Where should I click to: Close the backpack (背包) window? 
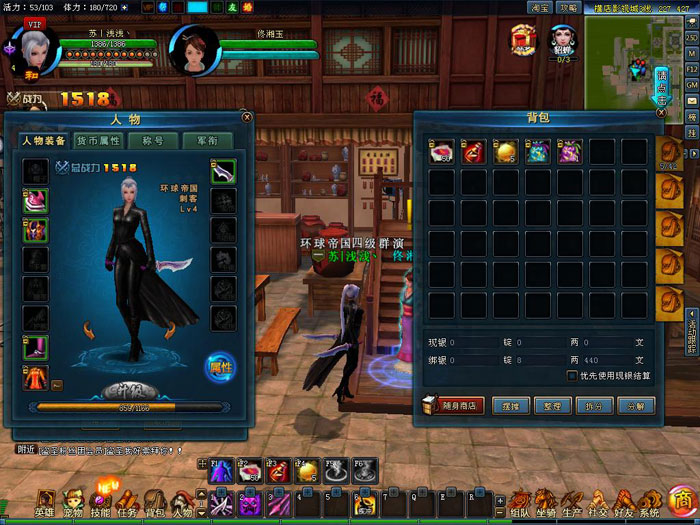660,114
